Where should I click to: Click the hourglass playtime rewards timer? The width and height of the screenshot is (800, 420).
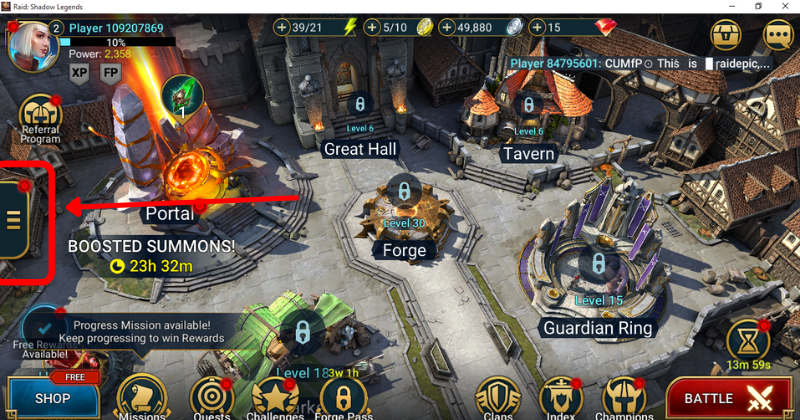point(748,342)
